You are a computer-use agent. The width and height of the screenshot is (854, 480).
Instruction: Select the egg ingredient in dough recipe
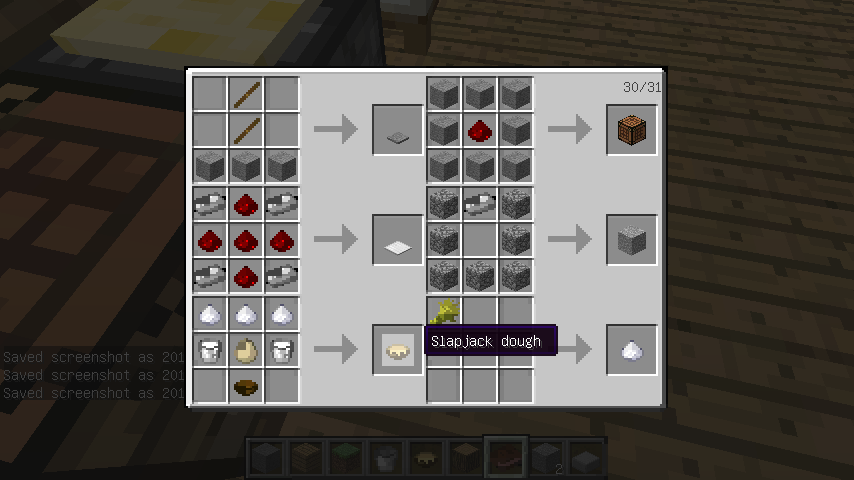[246, 350]
